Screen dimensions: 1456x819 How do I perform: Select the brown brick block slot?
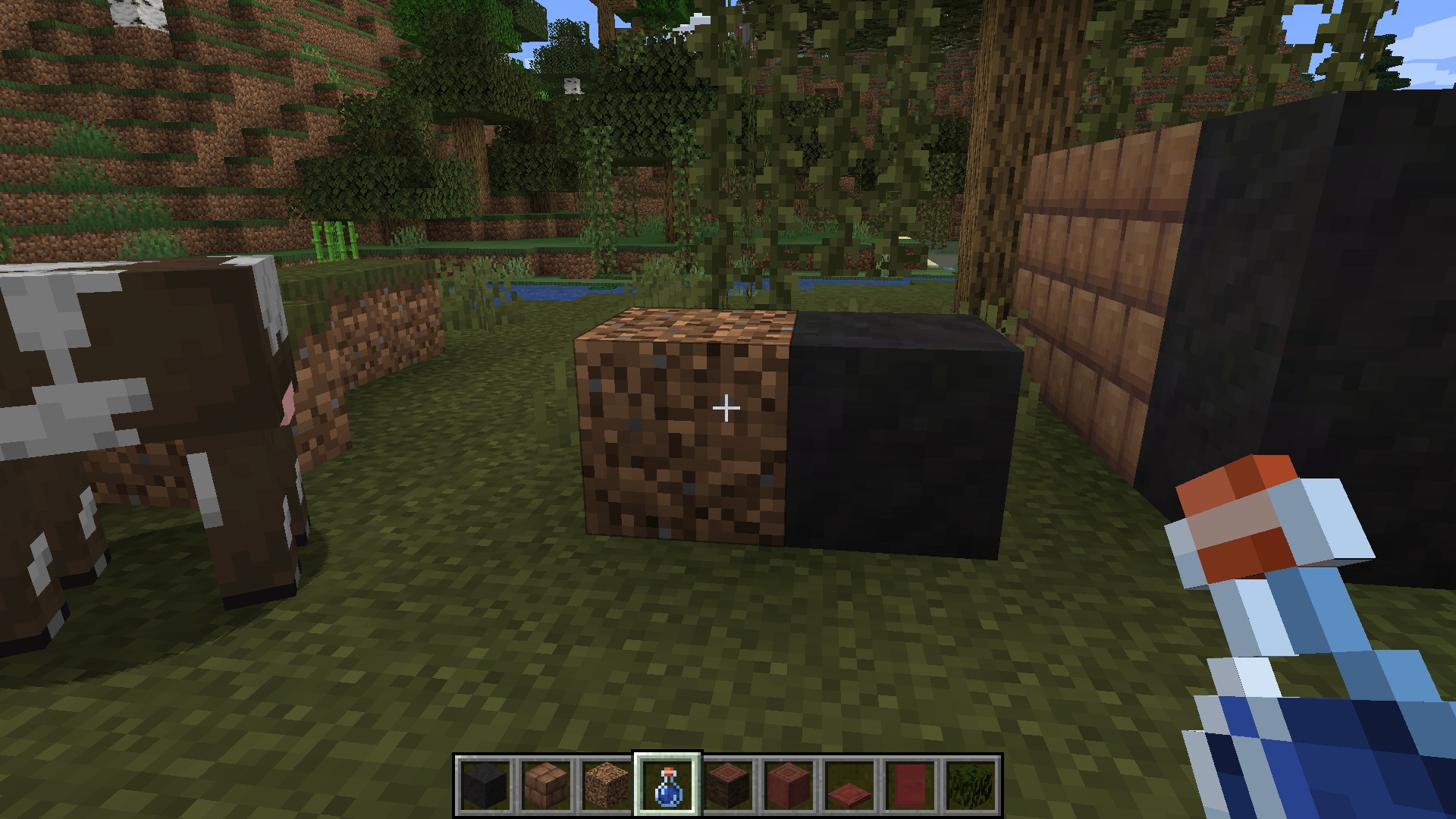coord(546,784)
